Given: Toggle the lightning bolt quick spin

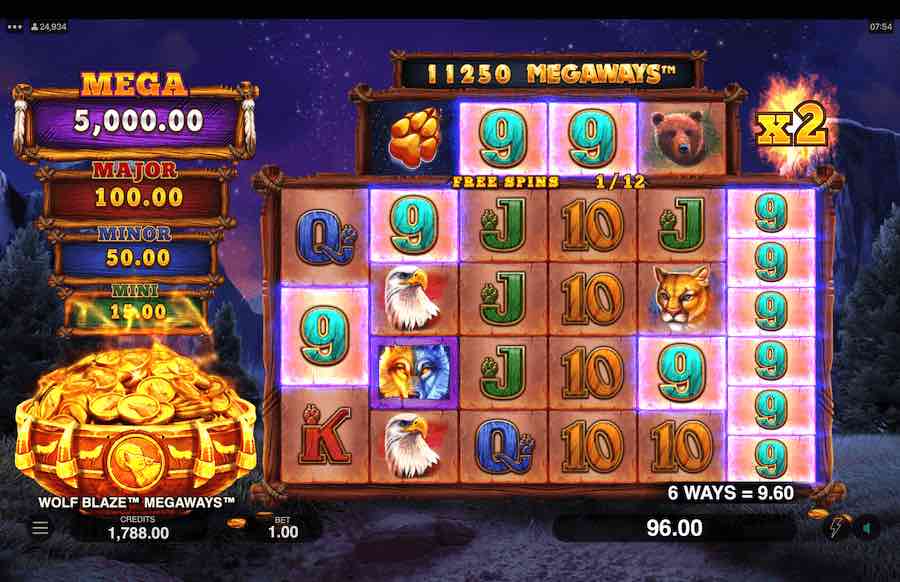Looking at the screenshot, I should tap(837, 528).
